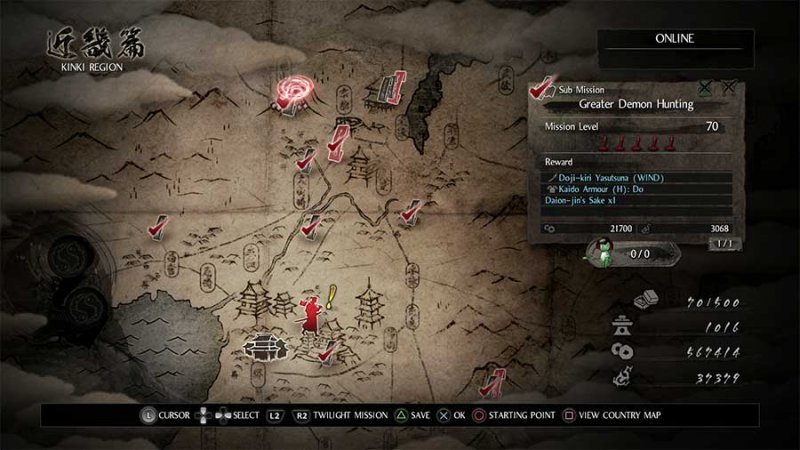
Task: Click the ONLINE status banner
Action: (x=674, y=39)
